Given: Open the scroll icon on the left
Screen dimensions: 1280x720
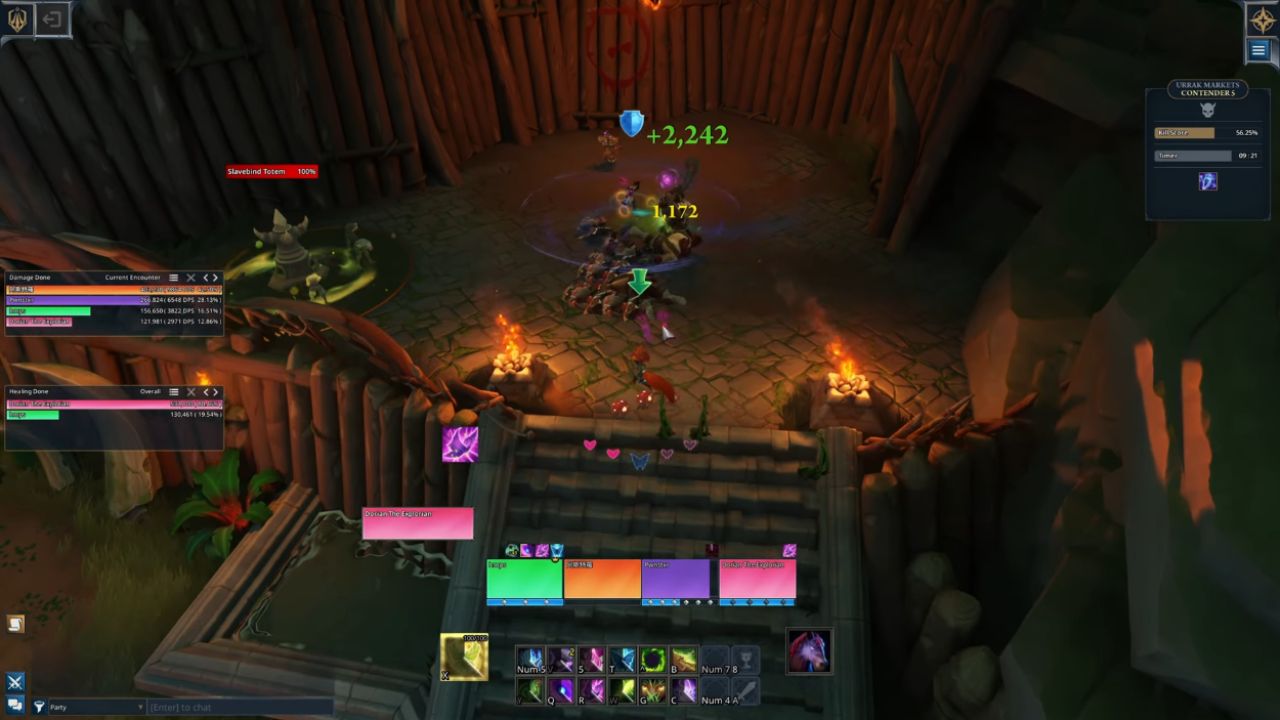Looking at the screenshot, I should [15, 624].
